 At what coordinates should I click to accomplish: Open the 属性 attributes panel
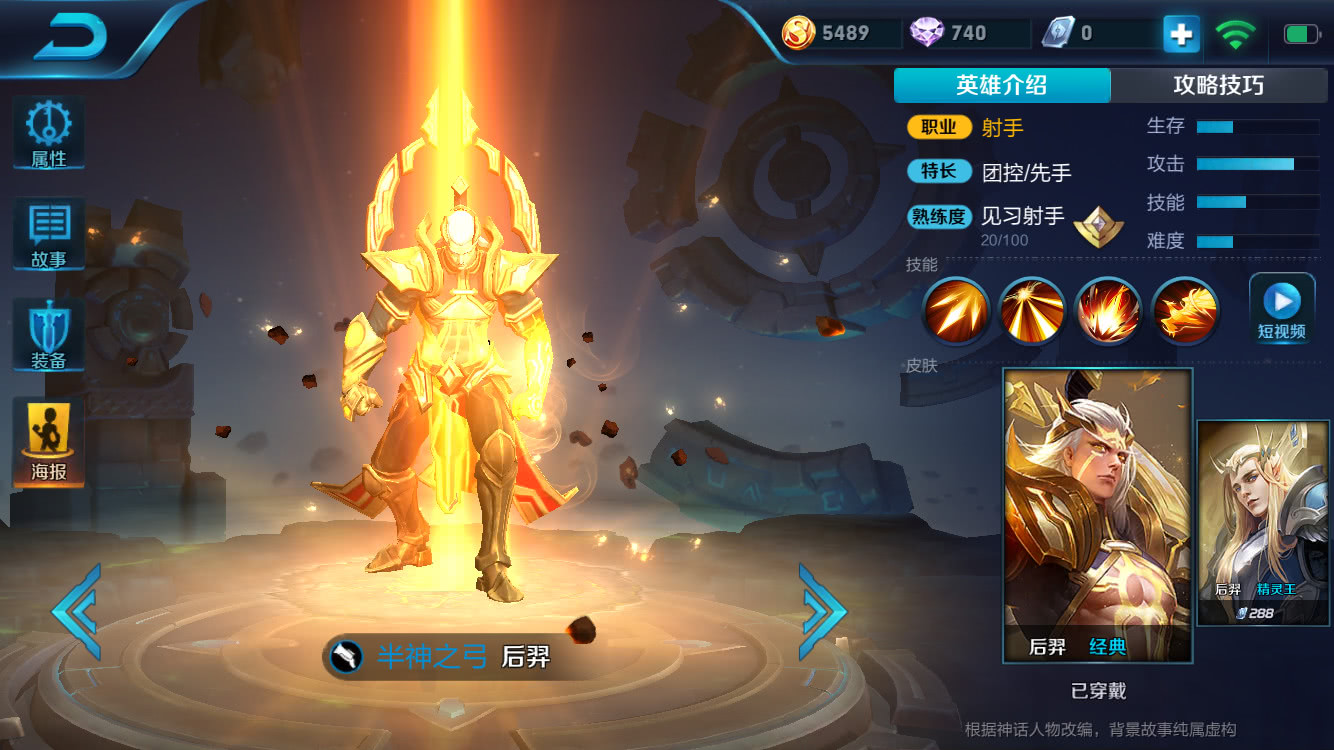point(48,134)
